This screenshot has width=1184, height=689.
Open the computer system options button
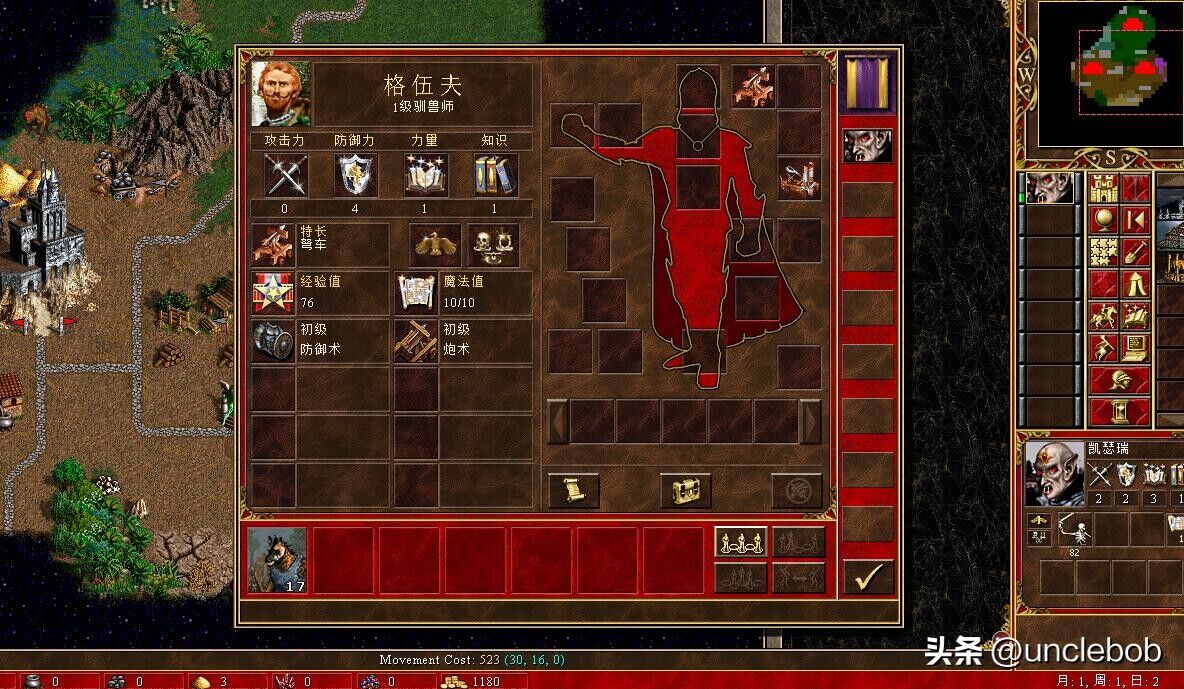point(1135,346)
